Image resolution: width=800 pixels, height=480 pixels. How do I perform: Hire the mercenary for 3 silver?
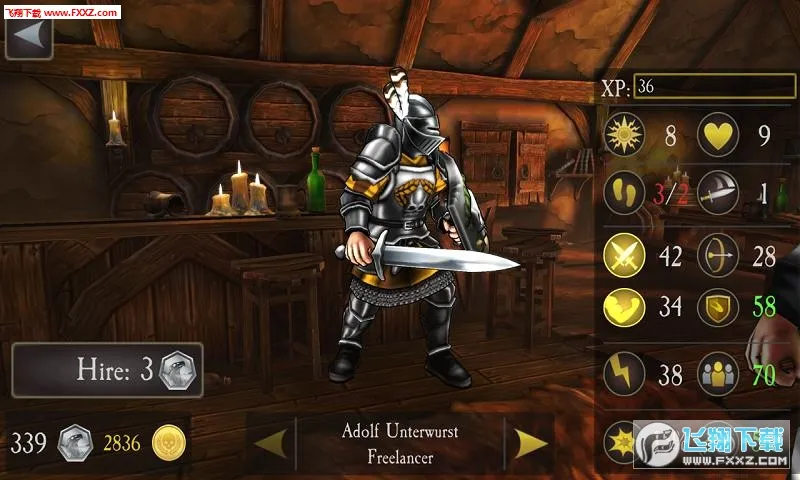click(108, 371)
